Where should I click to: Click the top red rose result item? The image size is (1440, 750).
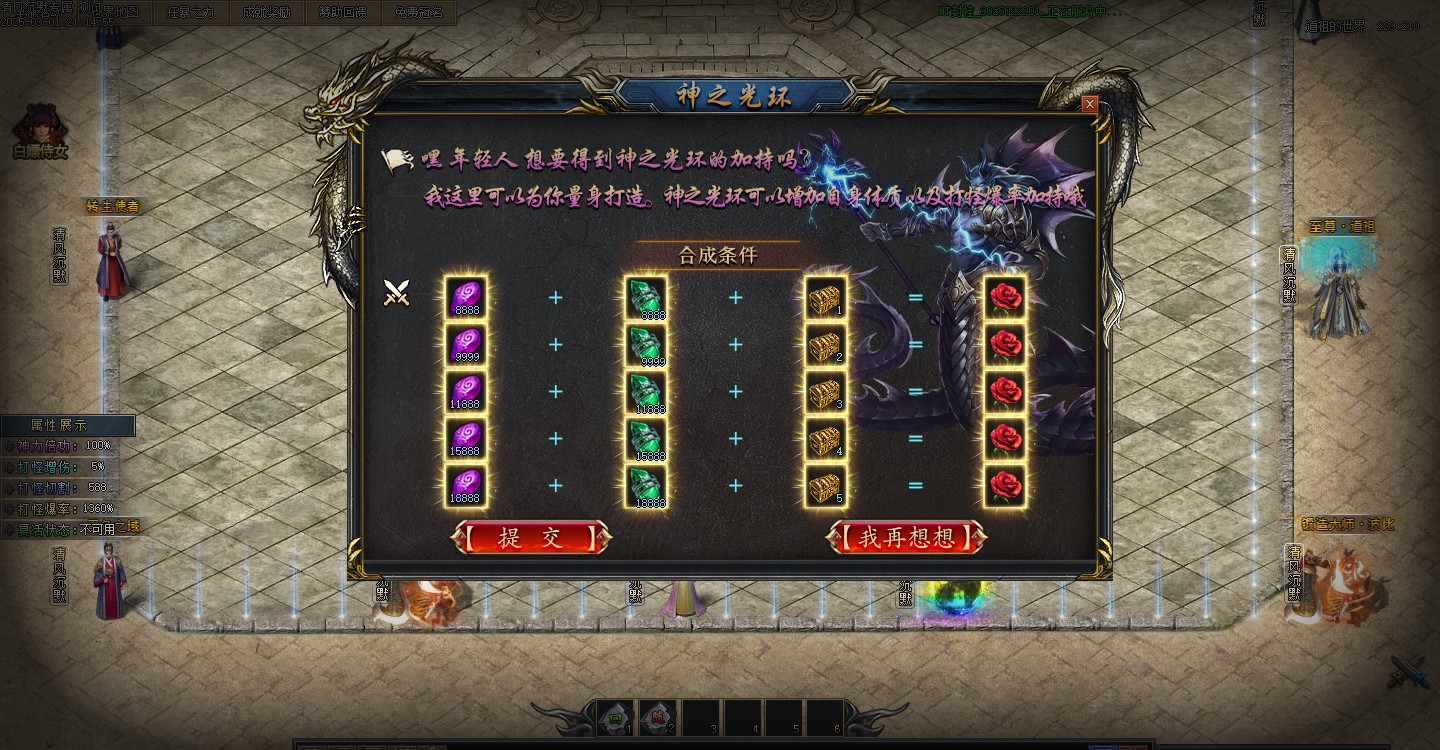click(1005, 295)
